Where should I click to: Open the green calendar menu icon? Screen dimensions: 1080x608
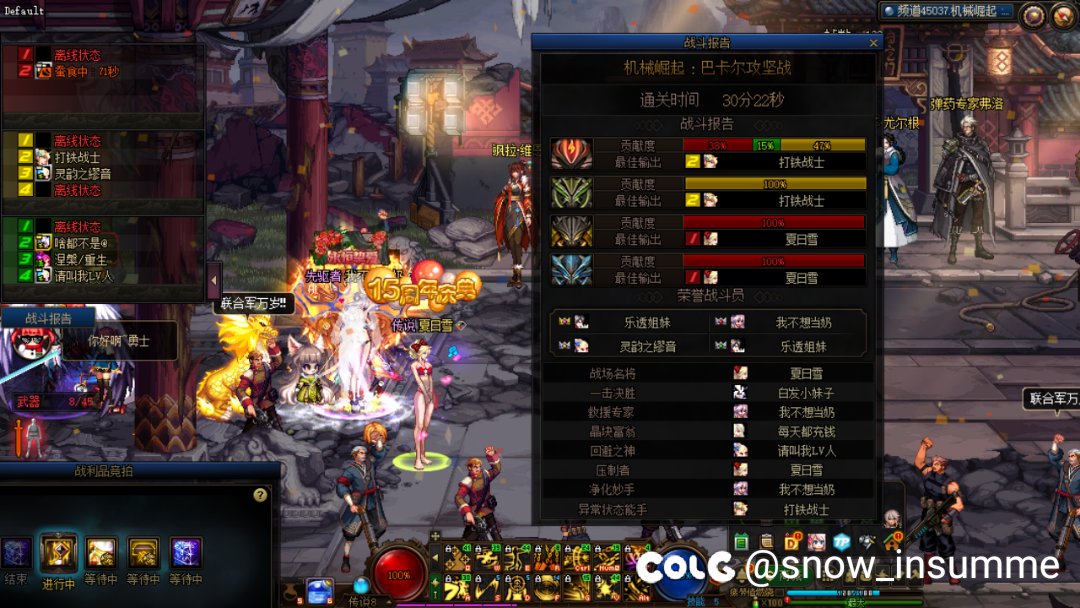point(741,542)
